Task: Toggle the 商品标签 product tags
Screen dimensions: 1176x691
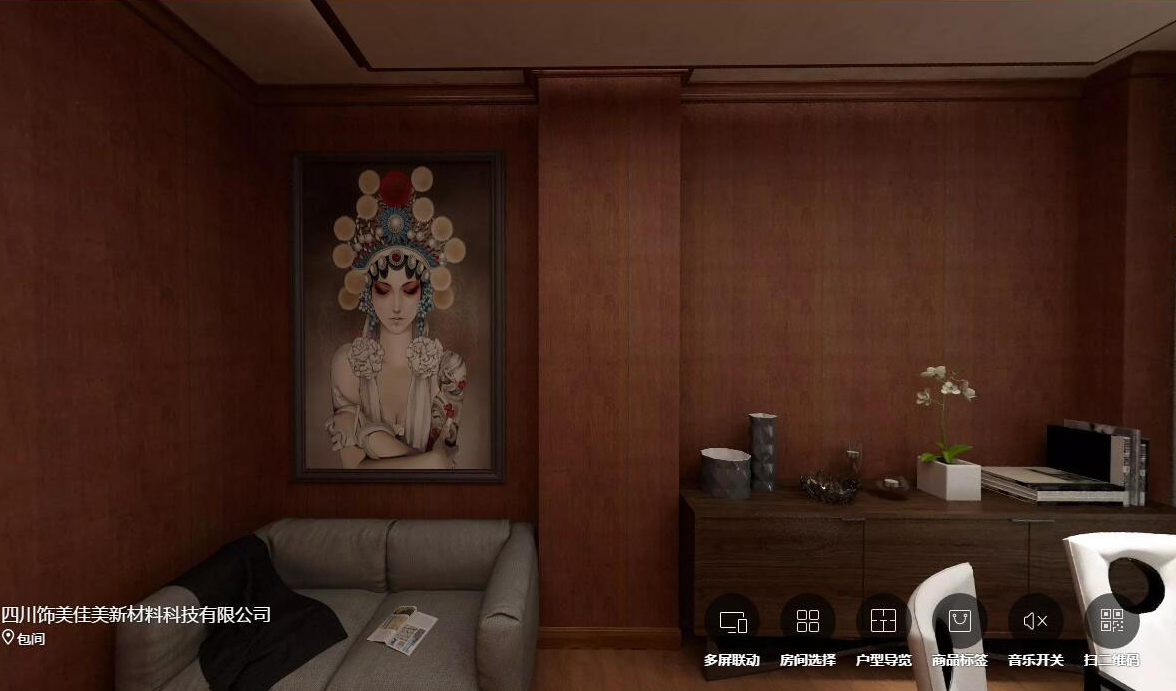Action: [959, 622]
